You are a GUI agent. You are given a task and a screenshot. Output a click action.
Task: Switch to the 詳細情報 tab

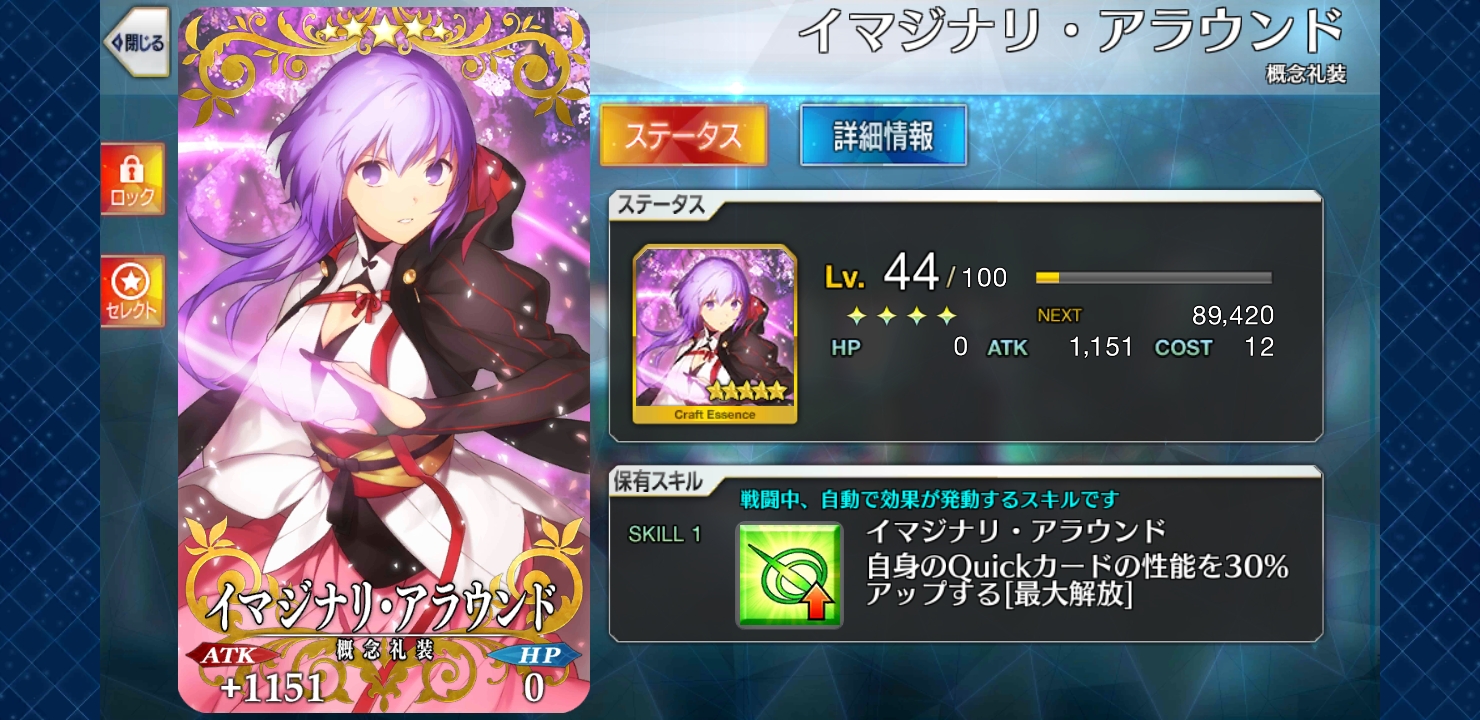coord(882,136)
